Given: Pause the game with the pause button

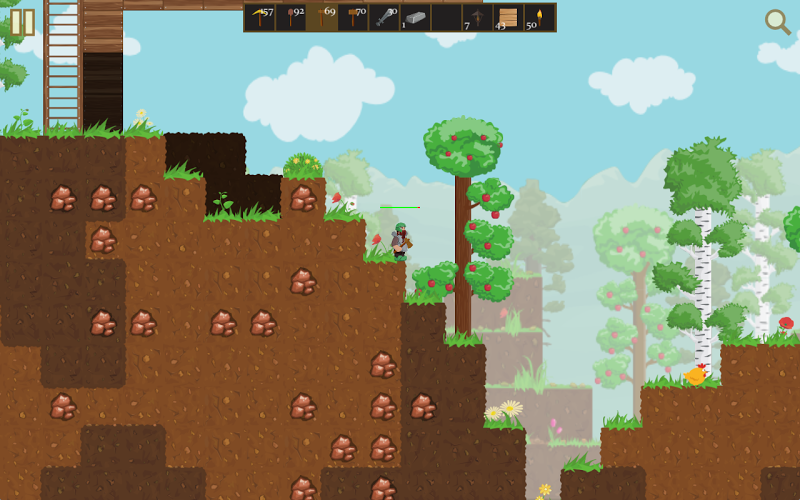Looking at the screenshot, I should tap(22, 22).
